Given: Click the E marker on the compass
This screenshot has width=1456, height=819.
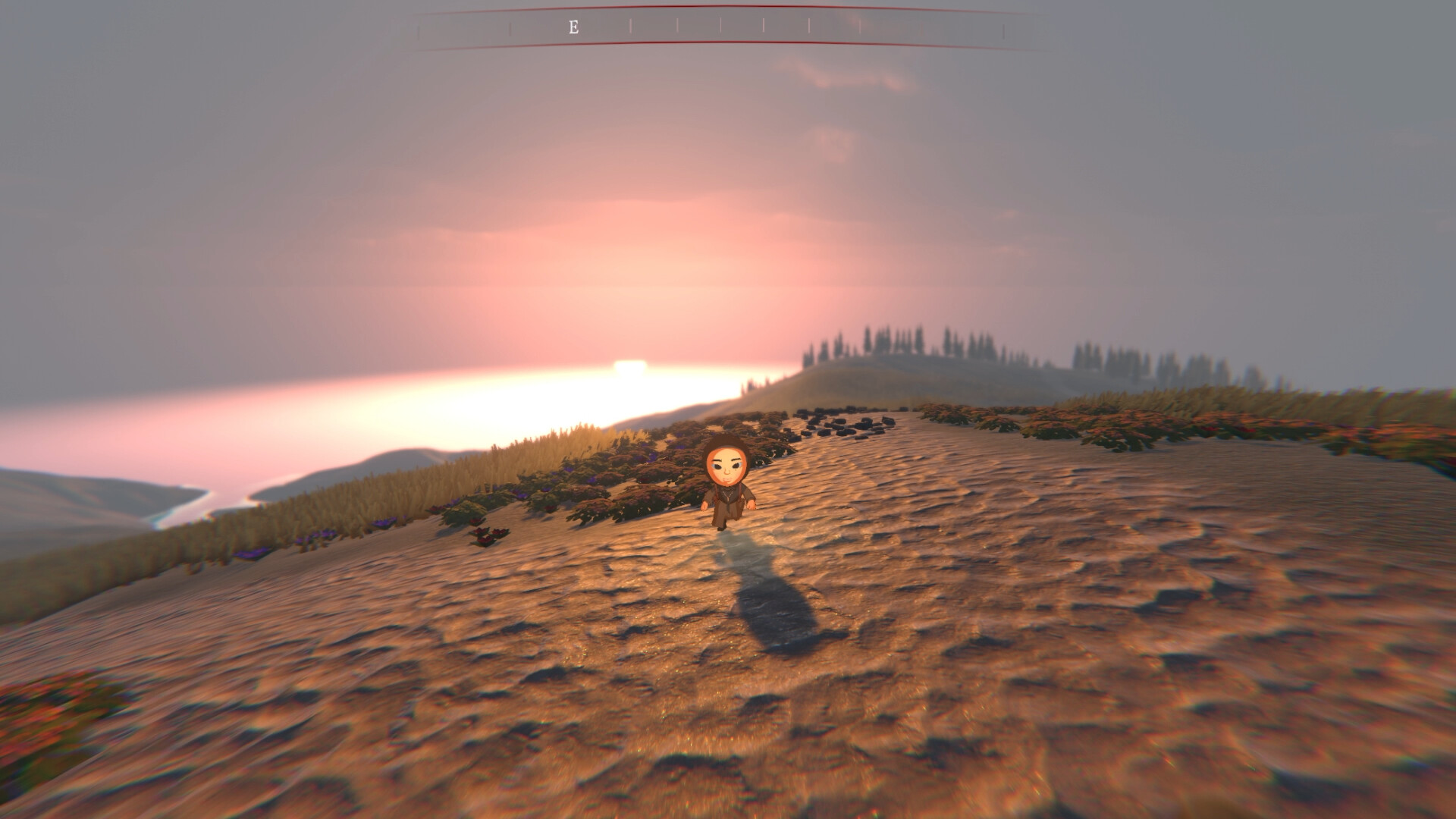Looking at the screenshot, I should point(574,27).
